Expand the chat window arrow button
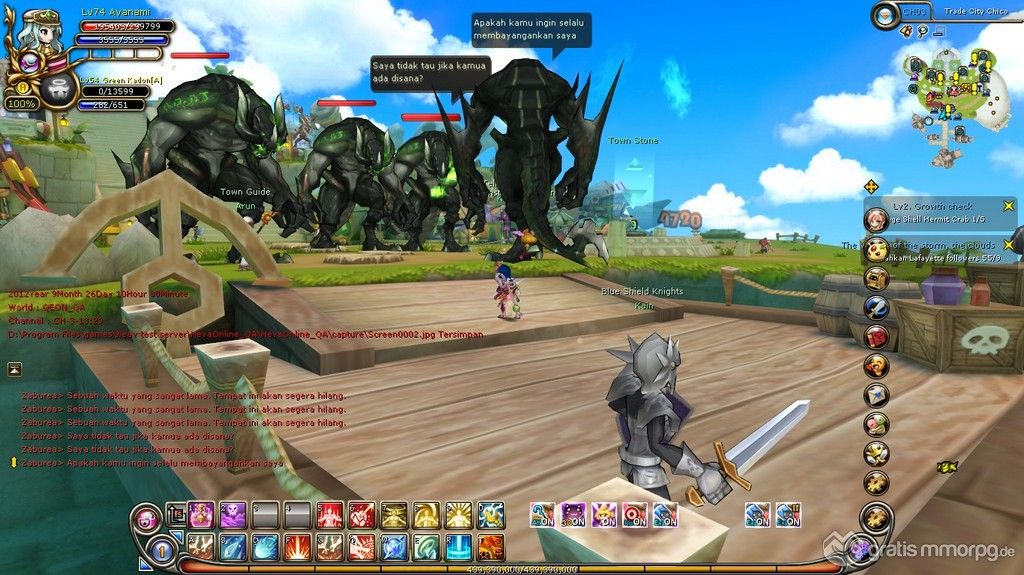 coord(15,369)
